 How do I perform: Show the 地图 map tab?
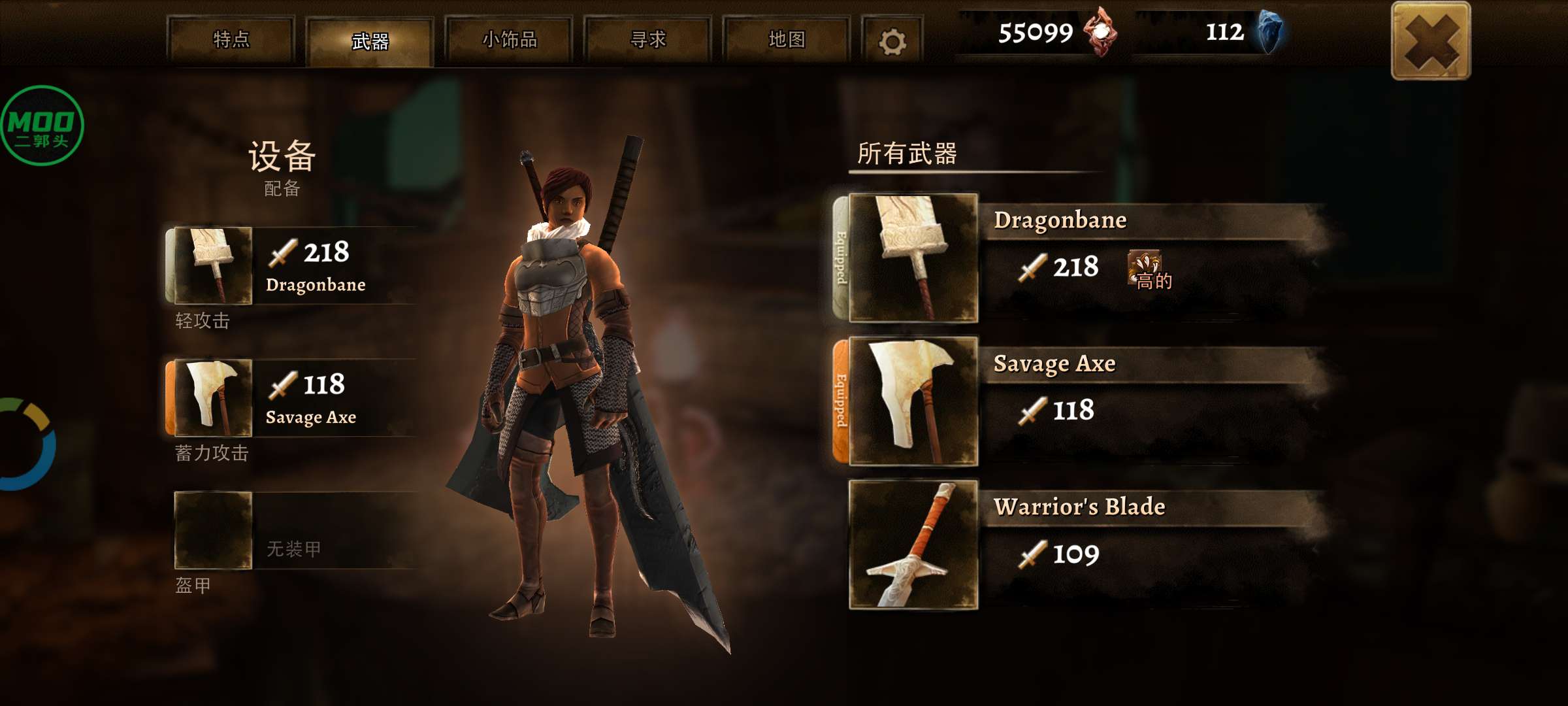[x=787, y=40]
